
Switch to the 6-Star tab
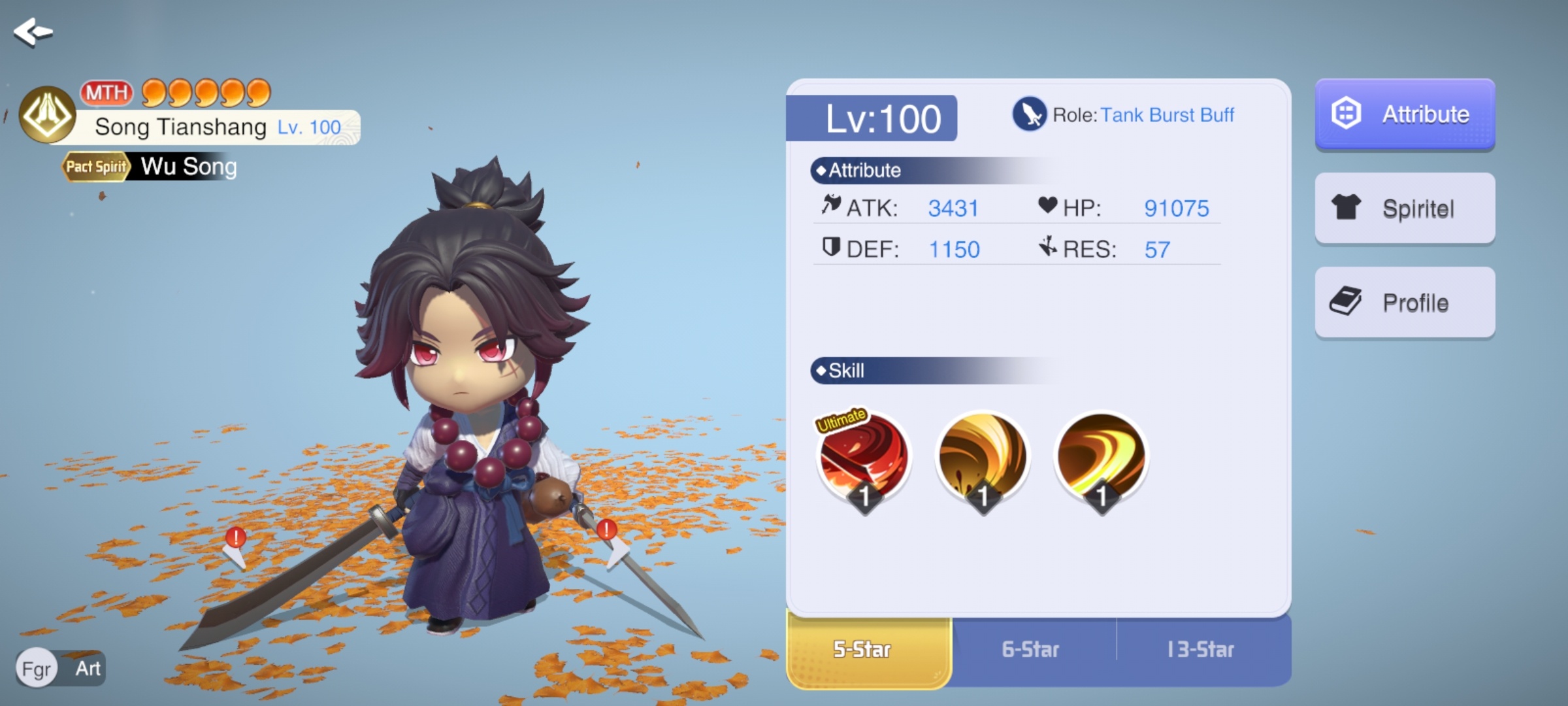point(1030,650)
